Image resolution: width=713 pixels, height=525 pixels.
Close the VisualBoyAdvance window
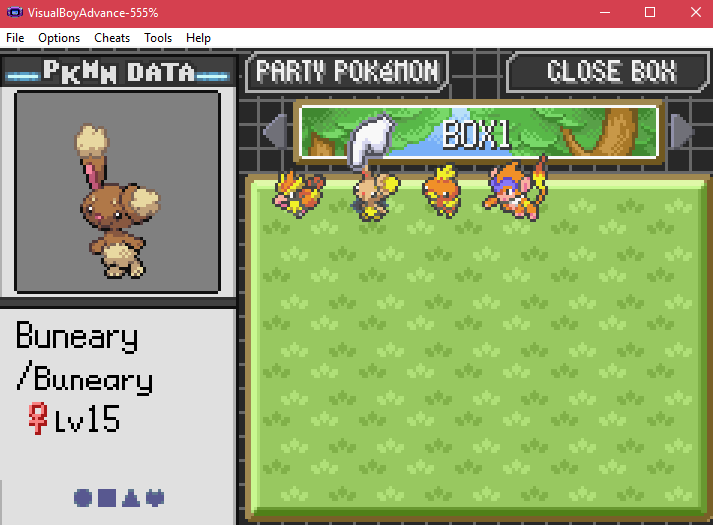(692, 12)
